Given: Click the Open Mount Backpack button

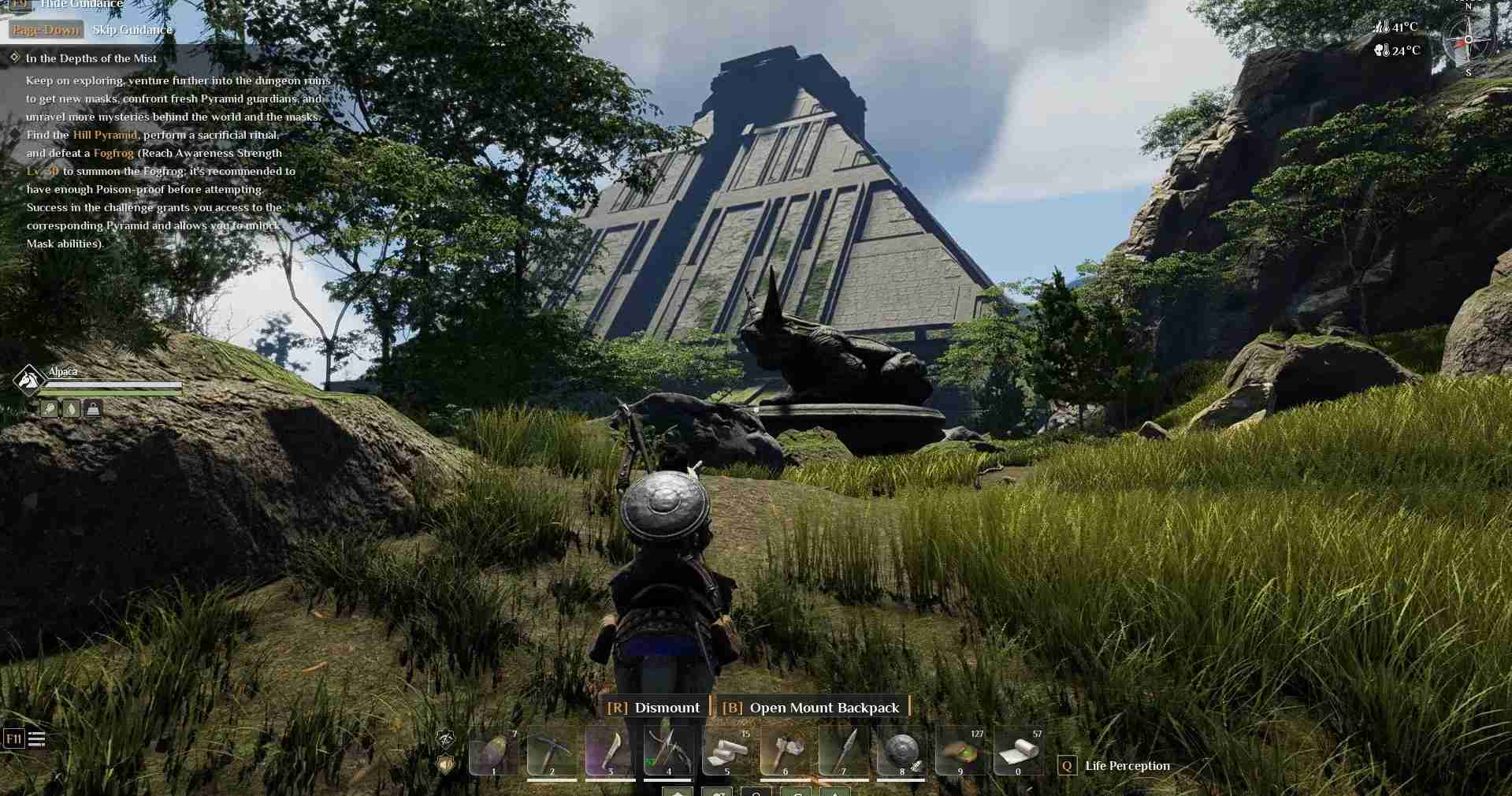Looking at the screenshot, I should (x=824, y=708).
